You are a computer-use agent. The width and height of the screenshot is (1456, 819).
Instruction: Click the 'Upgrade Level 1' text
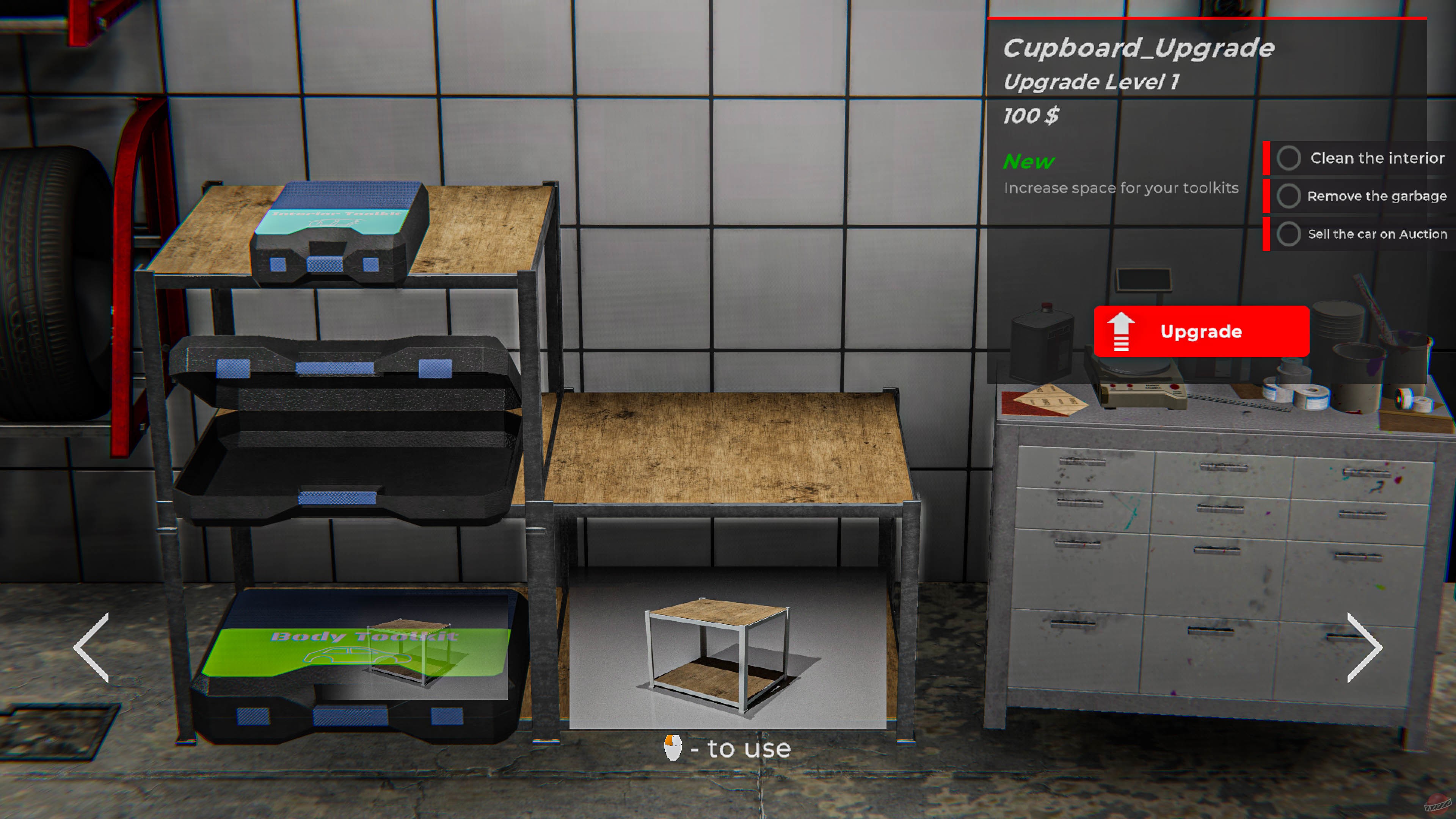coord(1091,82)
